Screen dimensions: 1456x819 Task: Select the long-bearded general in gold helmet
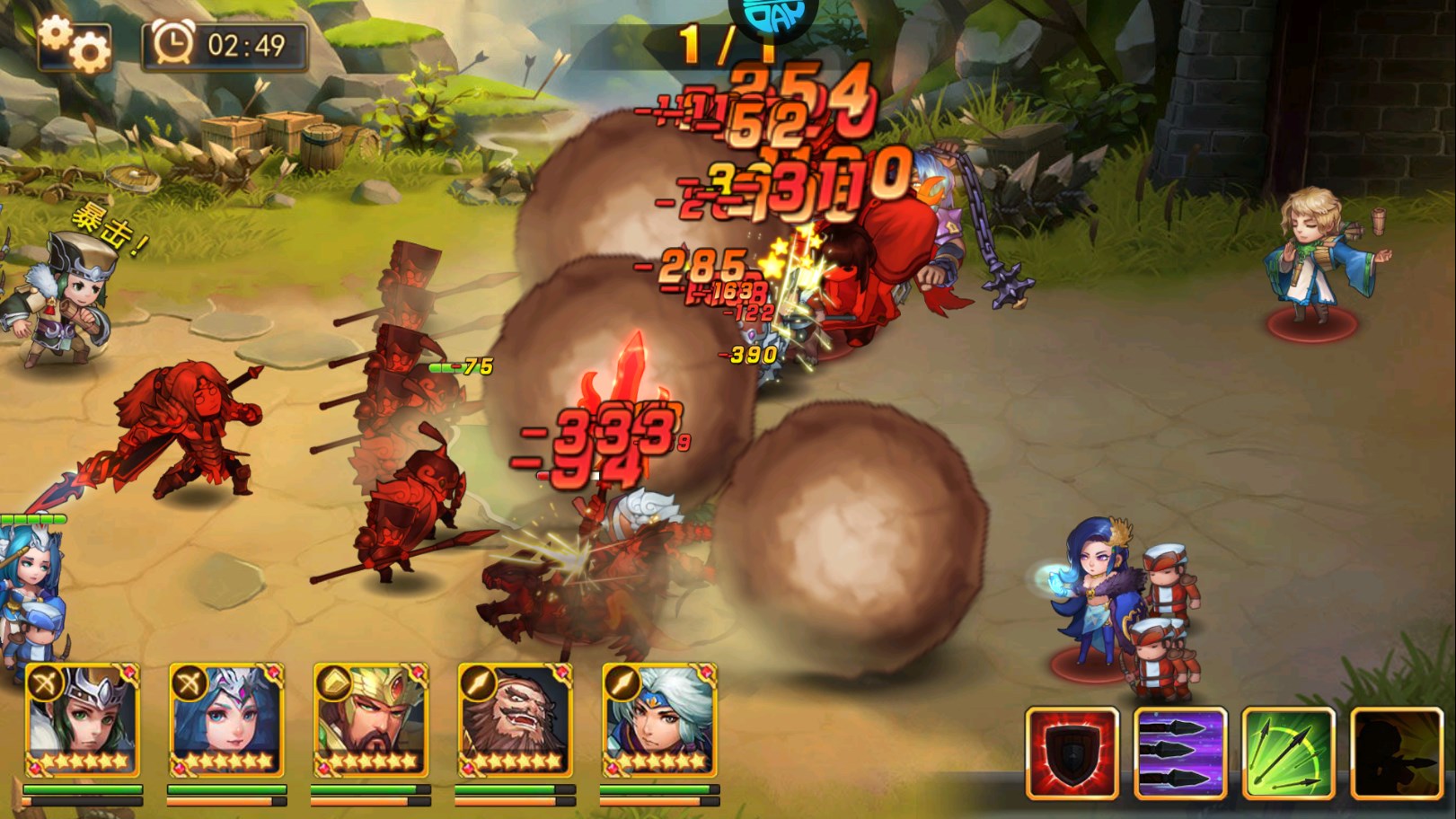point(370,720)
